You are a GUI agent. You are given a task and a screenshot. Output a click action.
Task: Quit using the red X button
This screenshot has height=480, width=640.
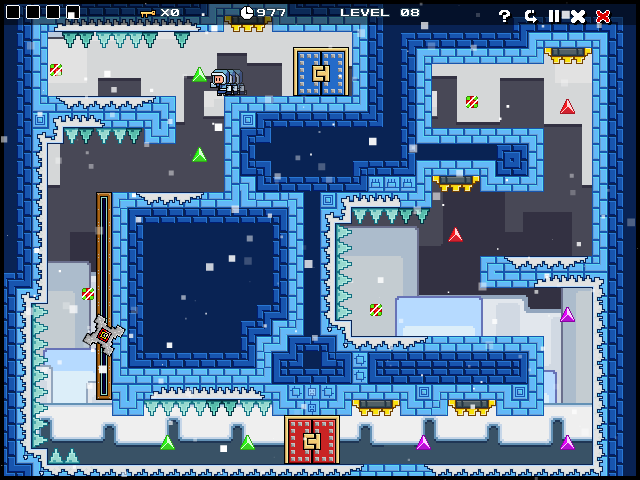[x=603, y=15]
